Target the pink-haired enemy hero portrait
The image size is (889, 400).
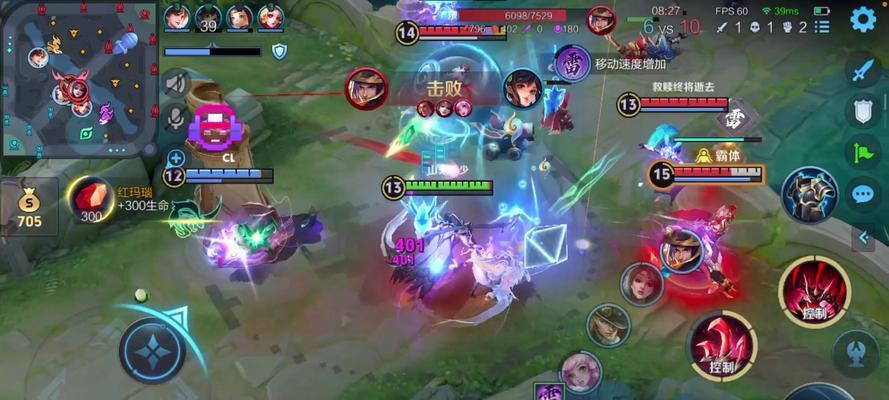[x=580, y=371]
